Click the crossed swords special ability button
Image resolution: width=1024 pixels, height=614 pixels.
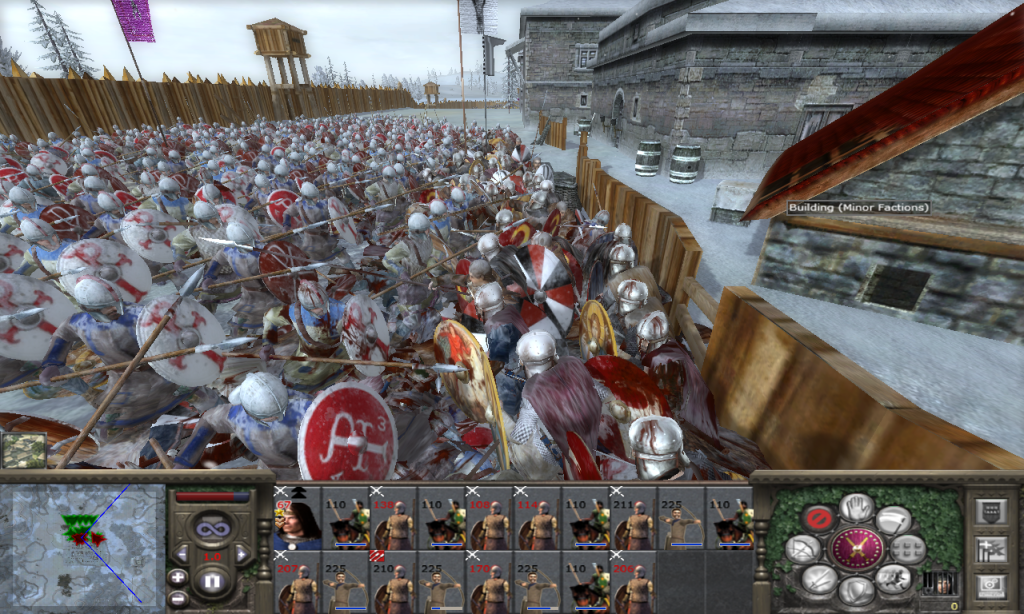(856, 549)
